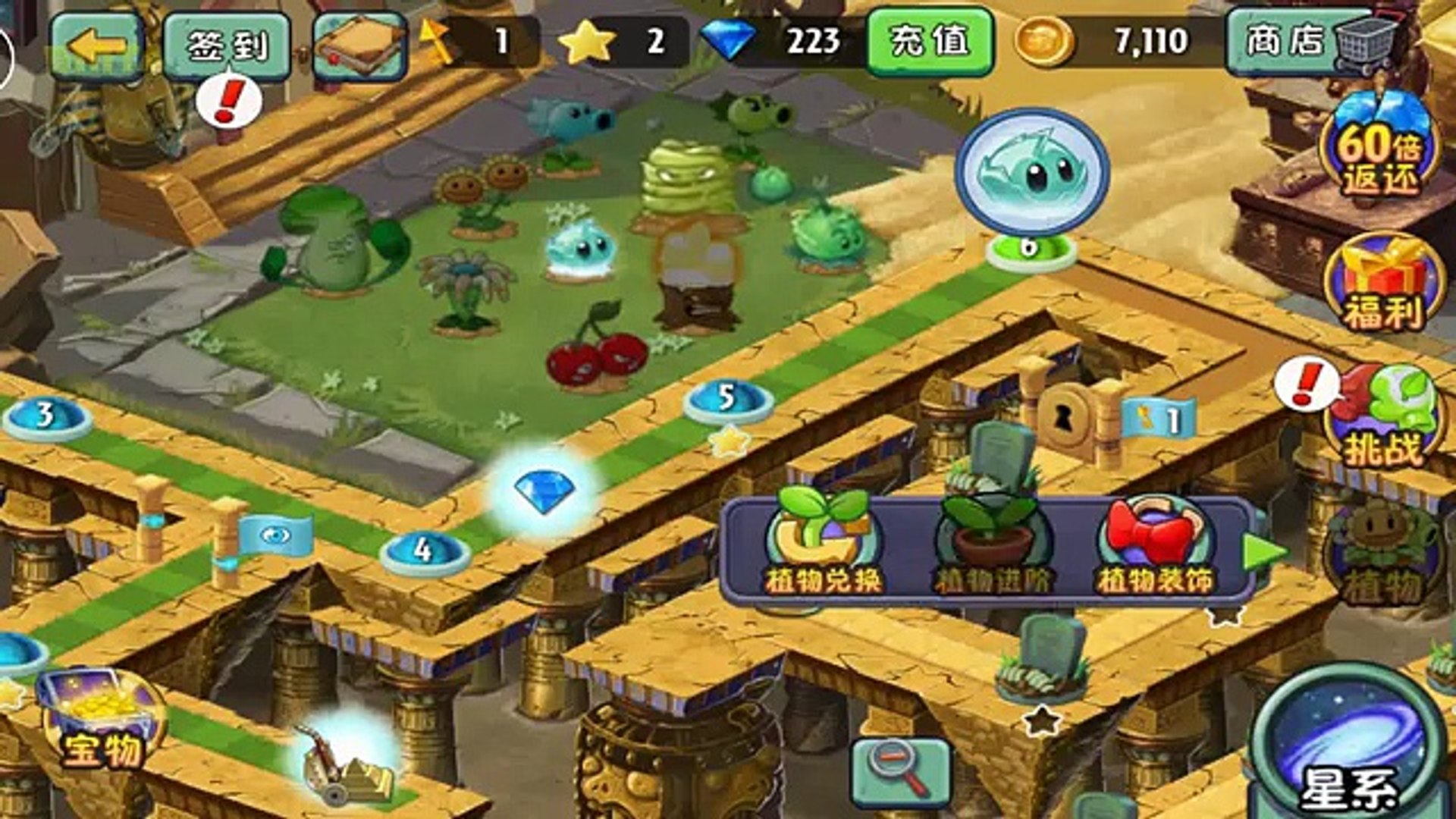This screenshot has width=1456, height=819.
Task: Zoom out with the magnifier button
Action: (x=900, y=771)
